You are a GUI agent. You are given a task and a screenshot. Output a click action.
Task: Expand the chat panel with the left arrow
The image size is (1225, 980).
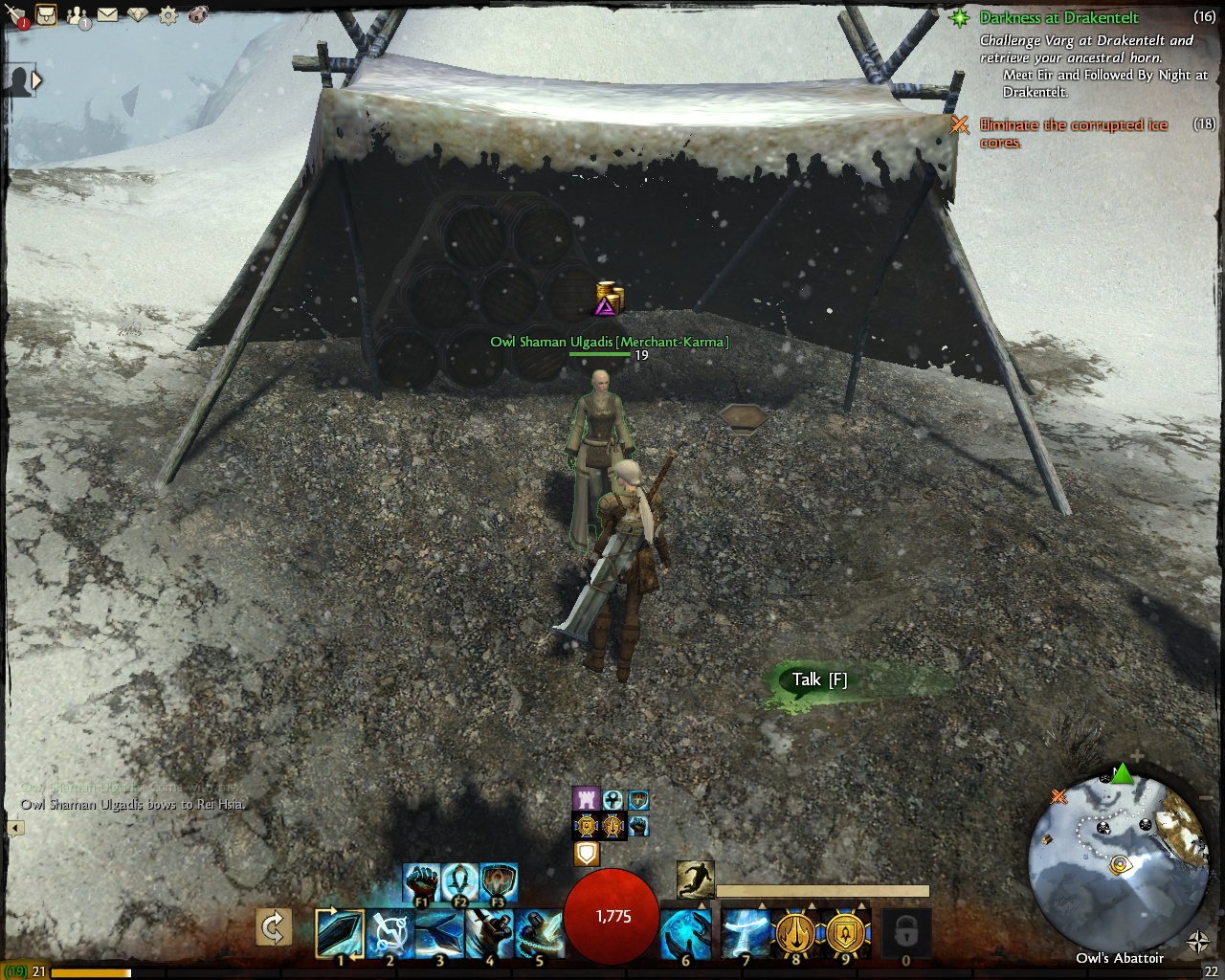15,828
